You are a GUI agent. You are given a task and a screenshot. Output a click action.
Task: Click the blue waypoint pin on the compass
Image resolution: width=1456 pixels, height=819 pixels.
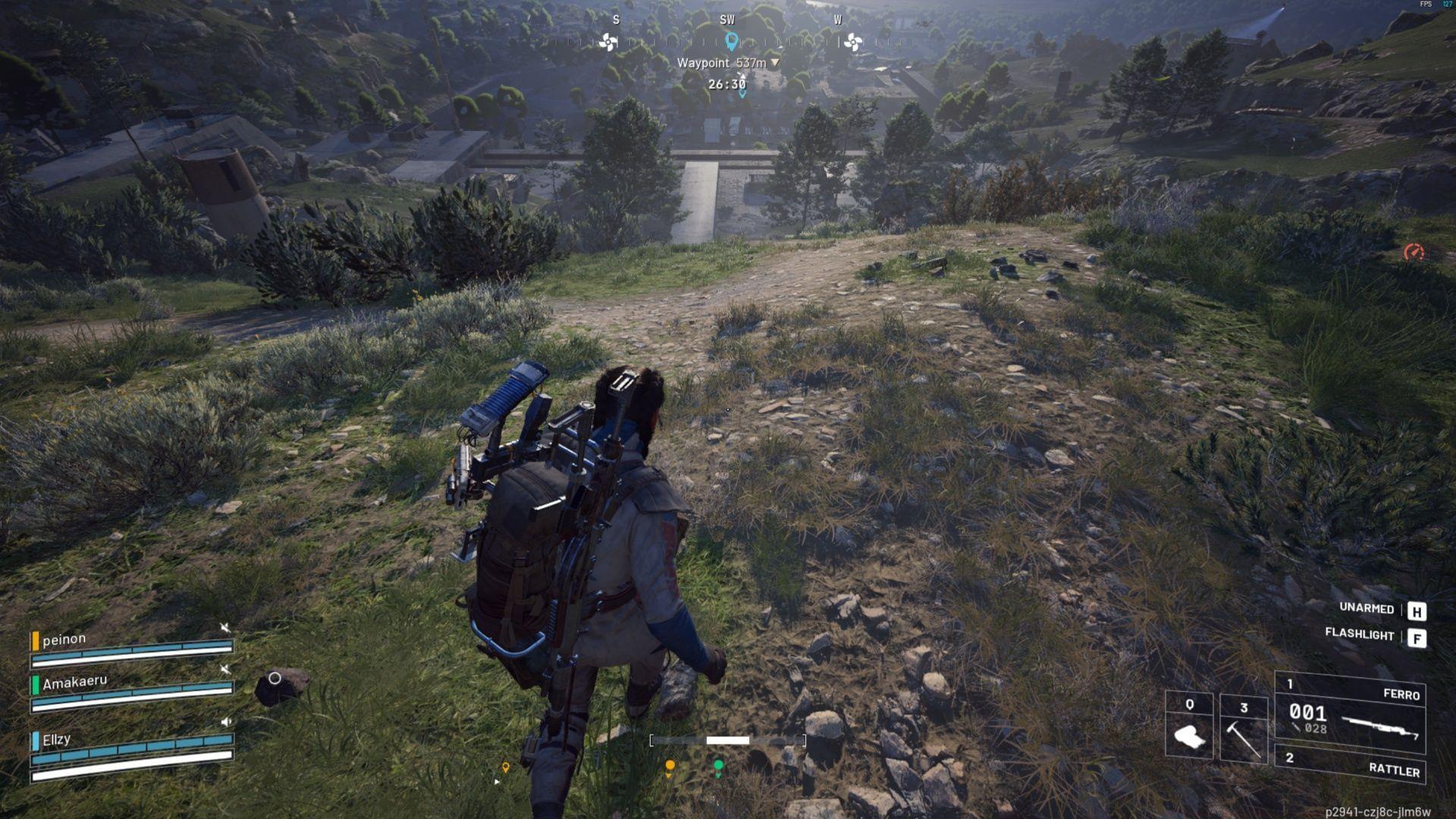point(731,42)
